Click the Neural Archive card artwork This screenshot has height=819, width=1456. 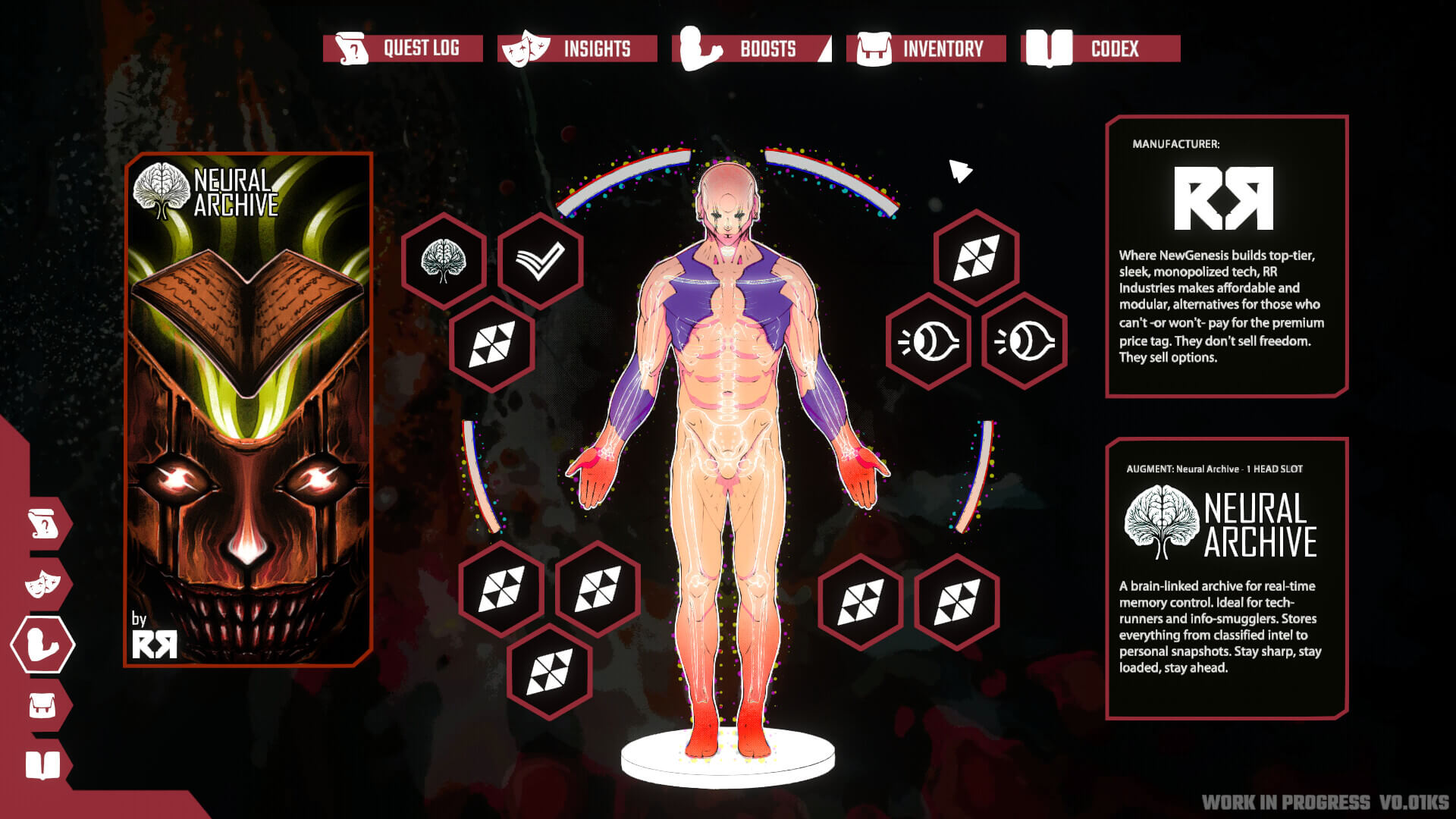point(249,409)
